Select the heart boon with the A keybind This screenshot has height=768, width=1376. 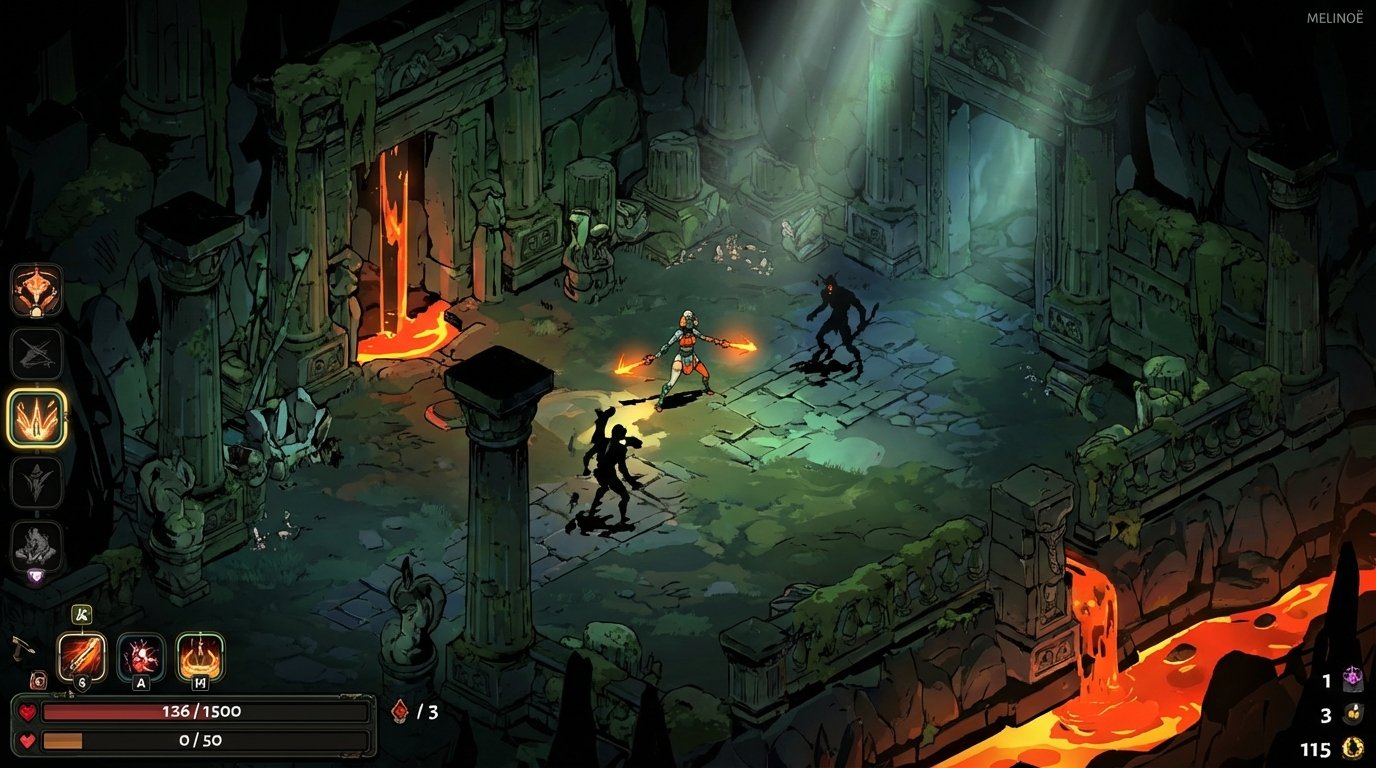point(141,656)
